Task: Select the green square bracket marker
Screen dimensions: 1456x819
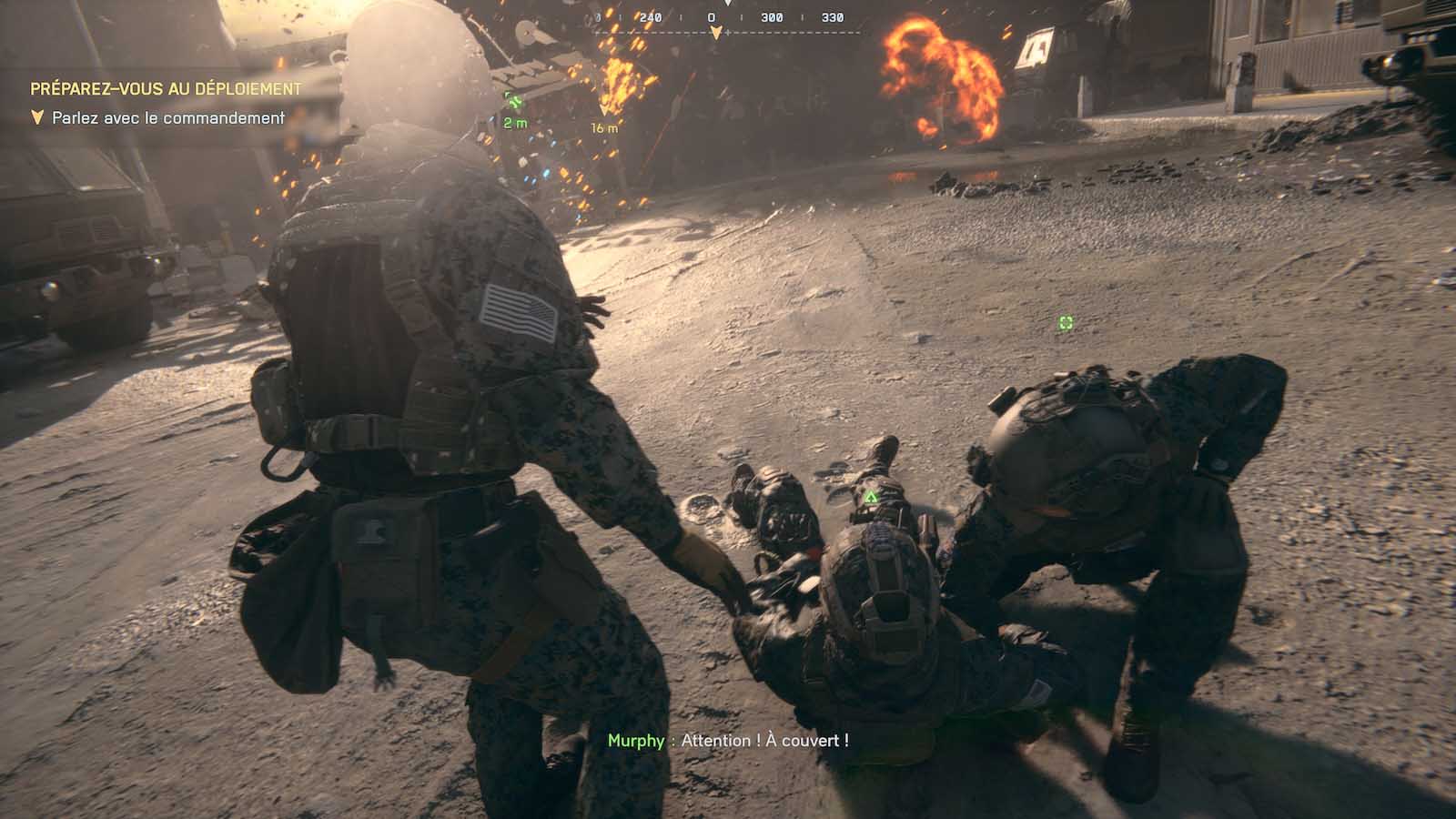Action: coord(1066,322)
